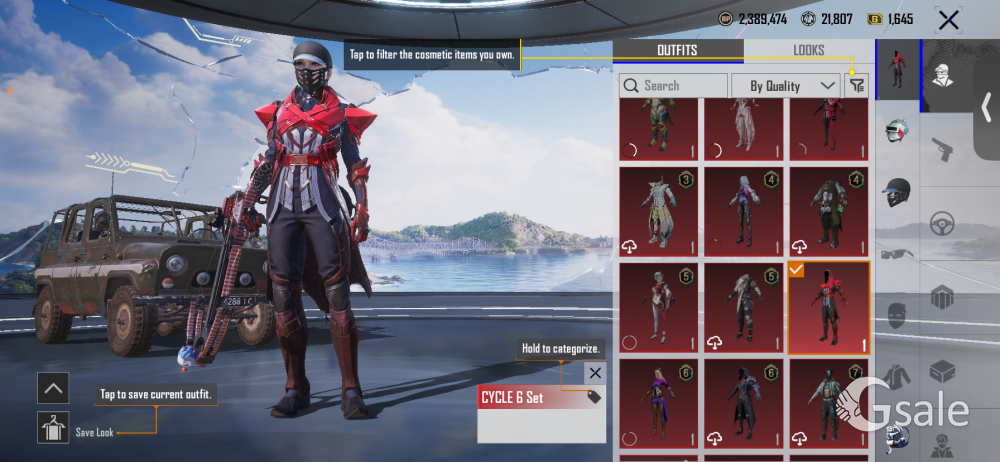Show the pistol weapon skins category
The height and width of the screenshot is (462, 1000).
[942, 149]
